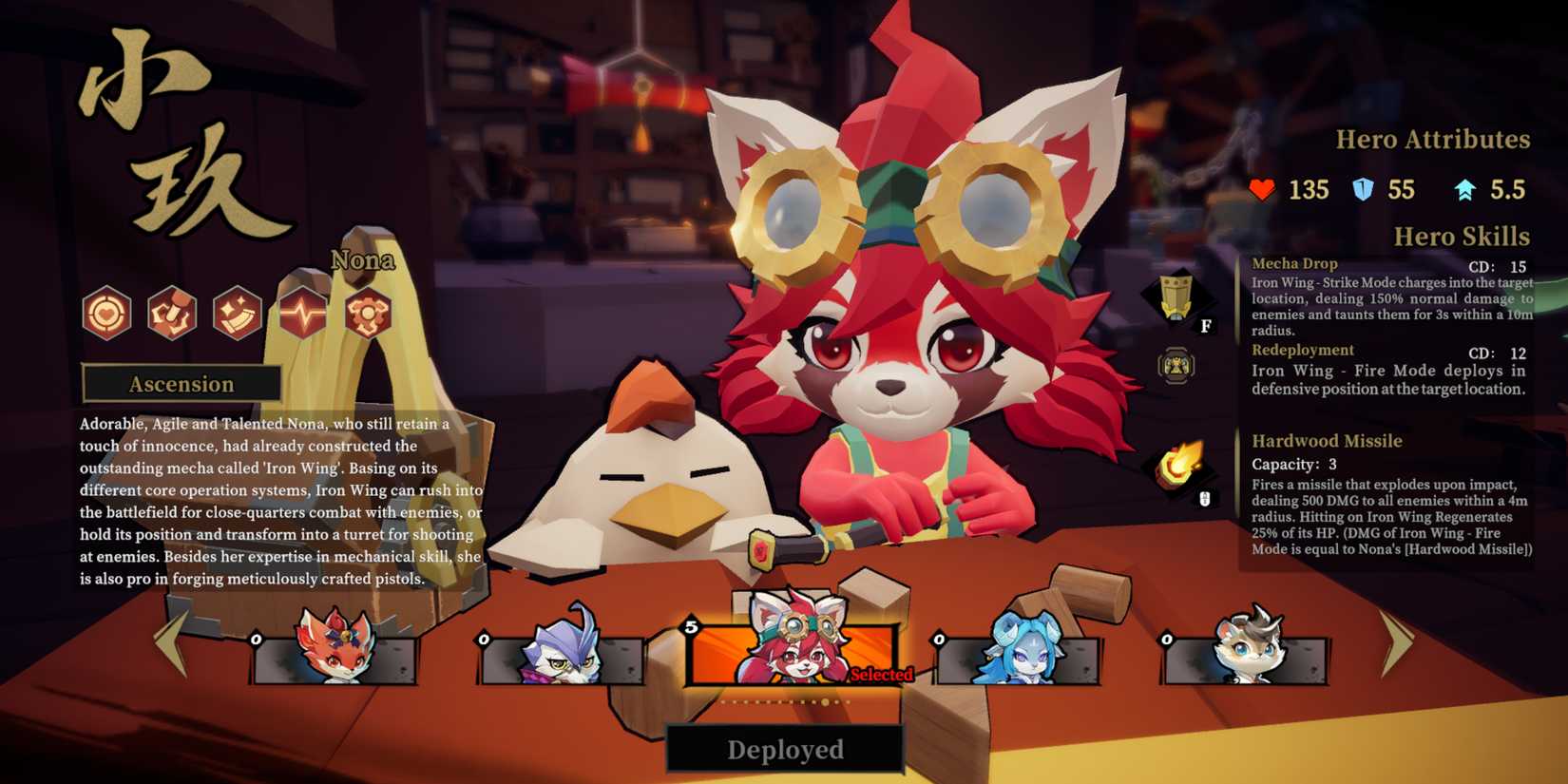Toggle the Deployed status for Nona
This screenshot has height=784, width=1568.
pyautogui.click(x=784, y=750)
